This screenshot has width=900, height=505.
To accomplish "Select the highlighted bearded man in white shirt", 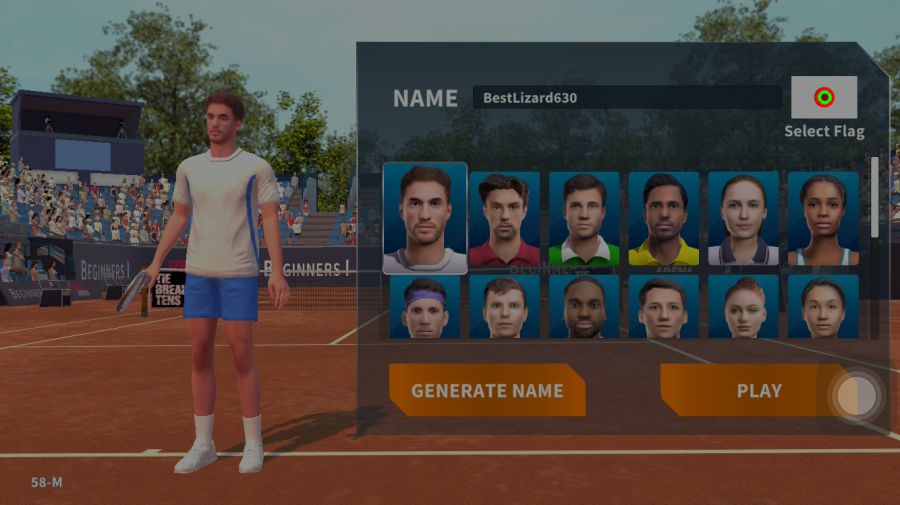I will pos(425,218).
